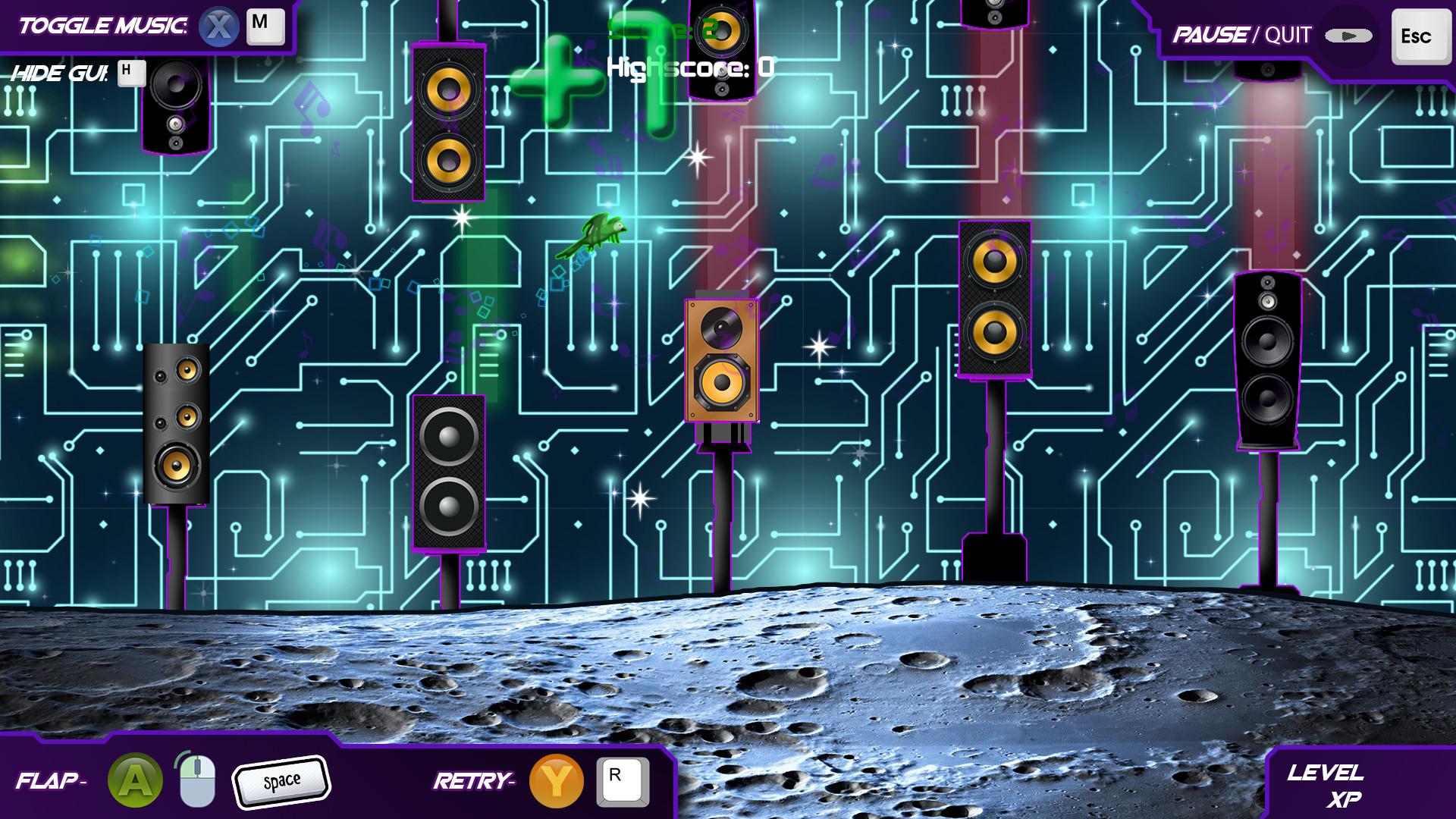Image resolution: width=1456 pixels, height=819 pixels.
Task: Click the Esc key icon for pause
Action: [x=1420, y=35]
